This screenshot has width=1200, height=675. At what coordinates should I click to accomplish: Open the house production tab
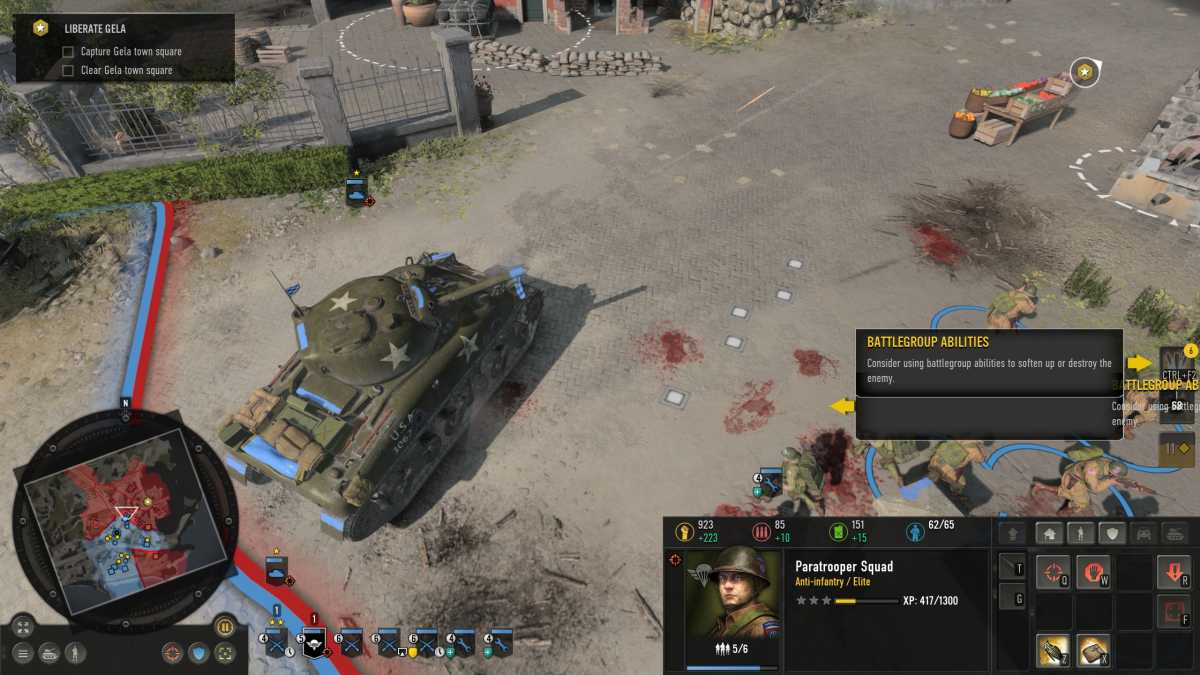click(x=1049, y=533)
